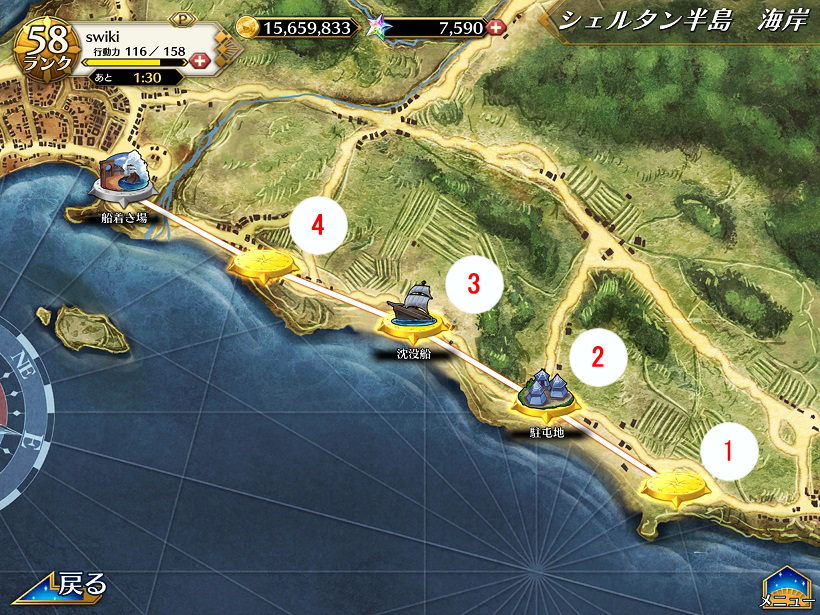Screen dimensions: 820x615
Task: Add more rainbow star gems
Action: 494,28
